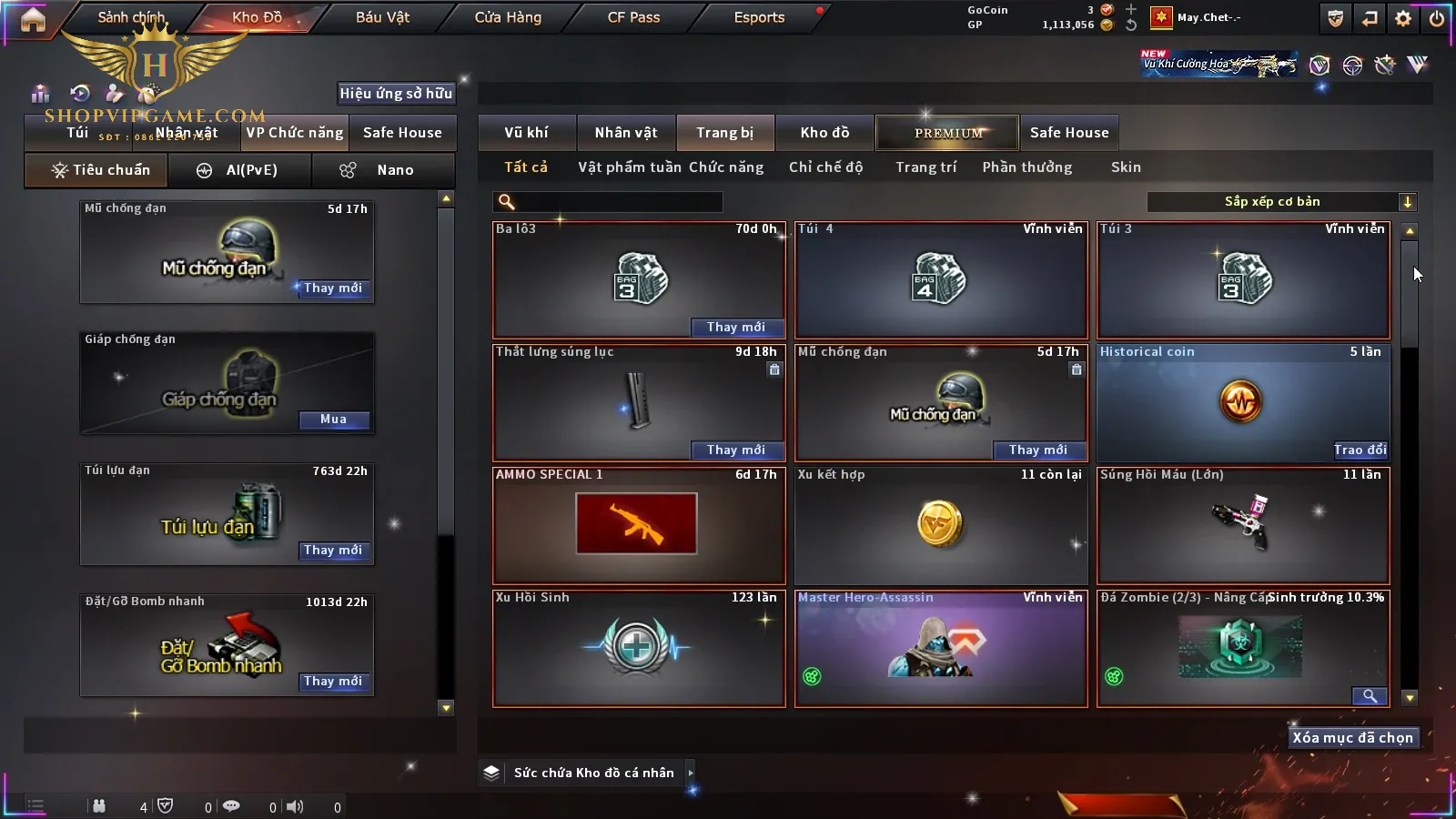Switch to the Vũ khí tab

point(526,133)
